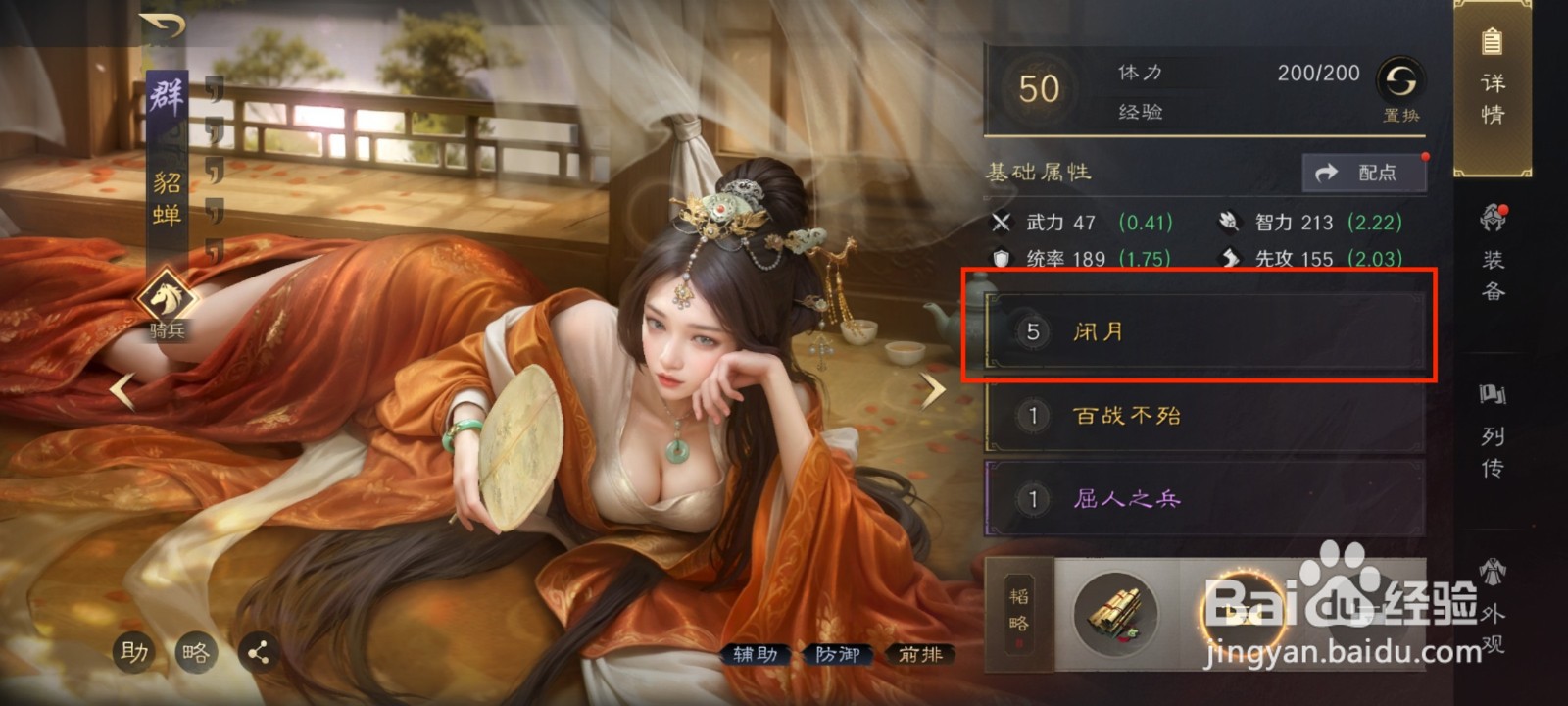Select the 闲月 skill with 5 stars

1203,332
